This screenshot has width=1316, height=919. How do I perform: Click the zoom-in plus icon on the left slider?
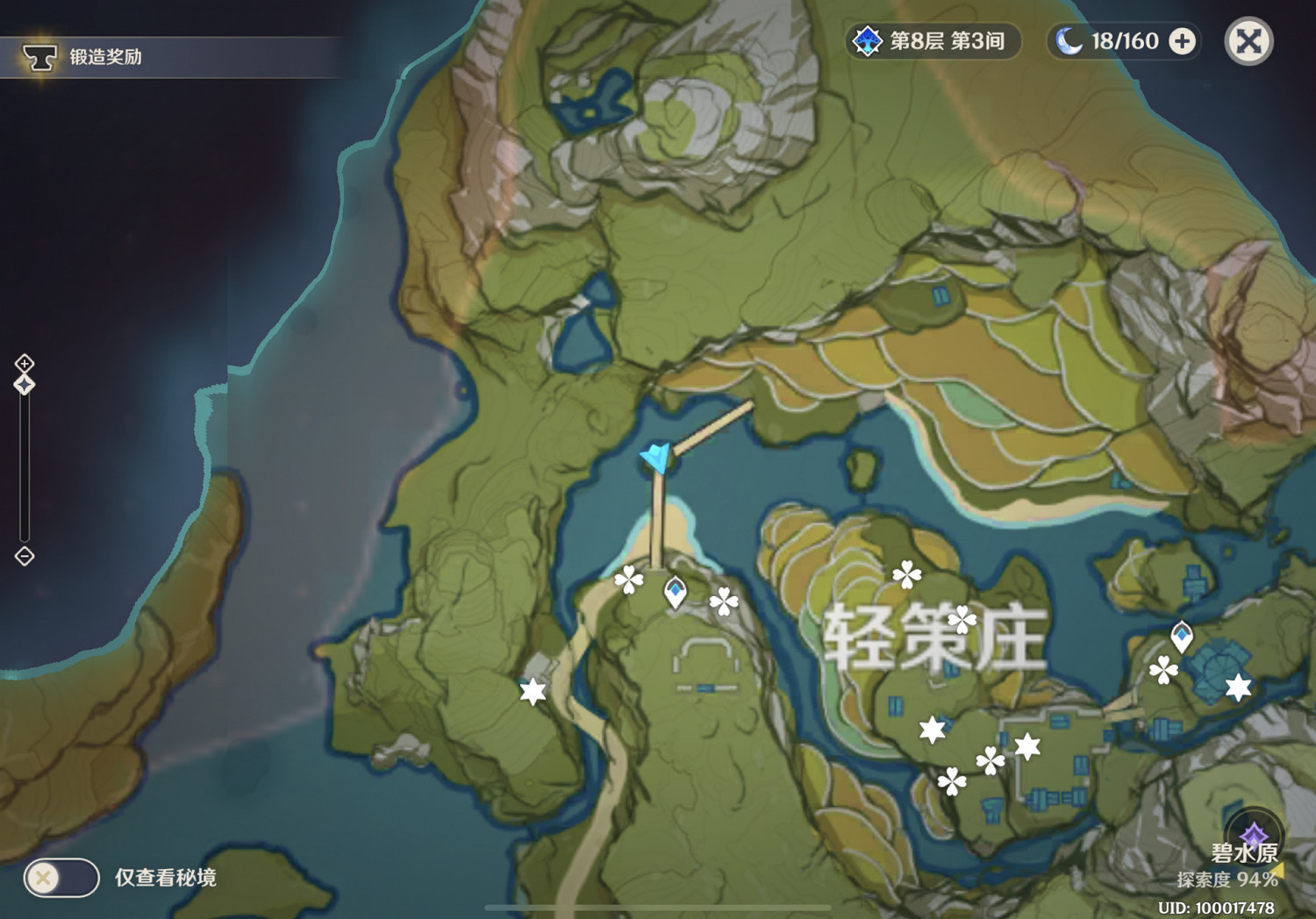(x=24, y=362)
